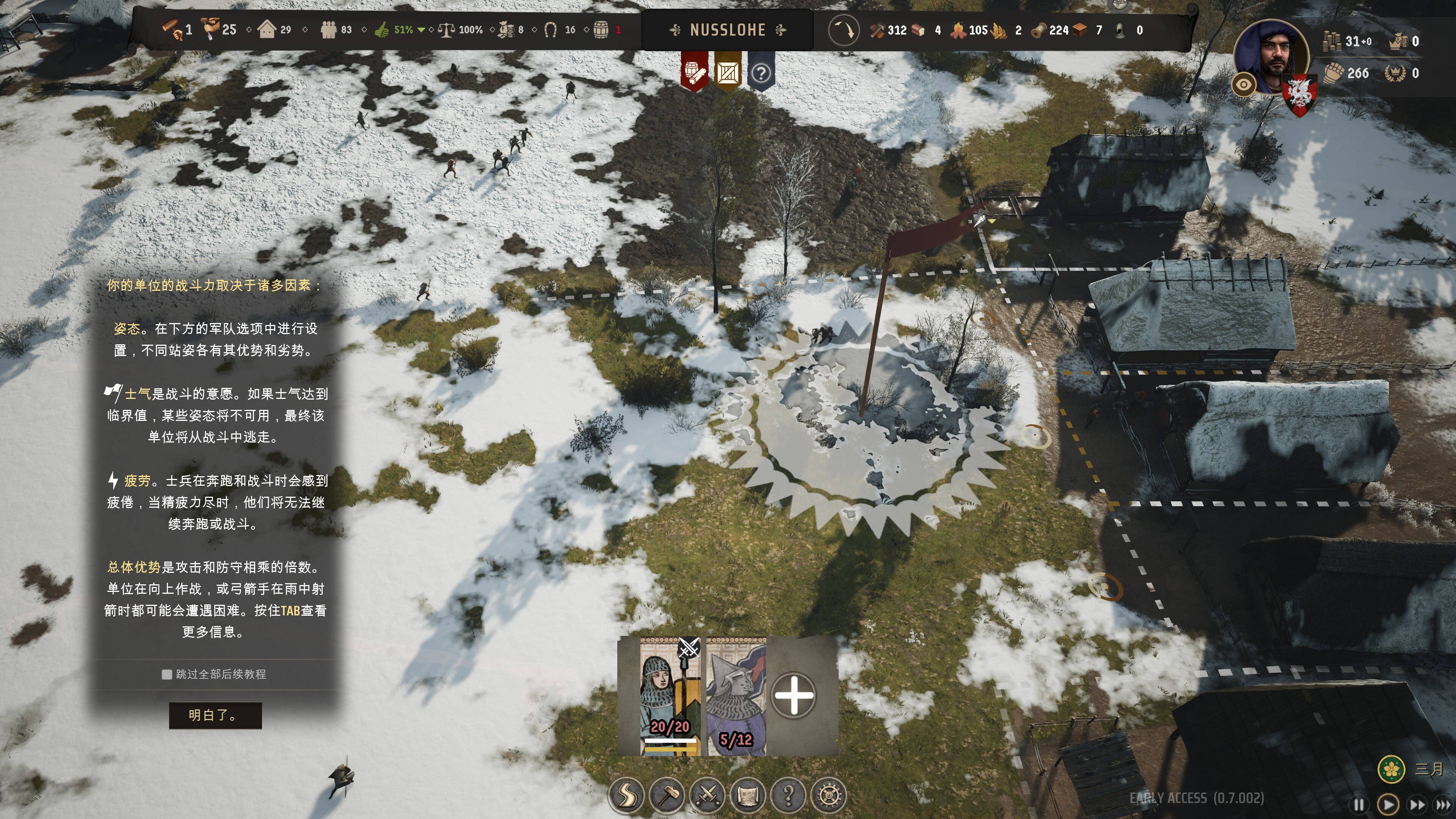Screen dimensions: 1456x819
Task: Set game speed to triple fast-forward
Action: (1443, 804)
